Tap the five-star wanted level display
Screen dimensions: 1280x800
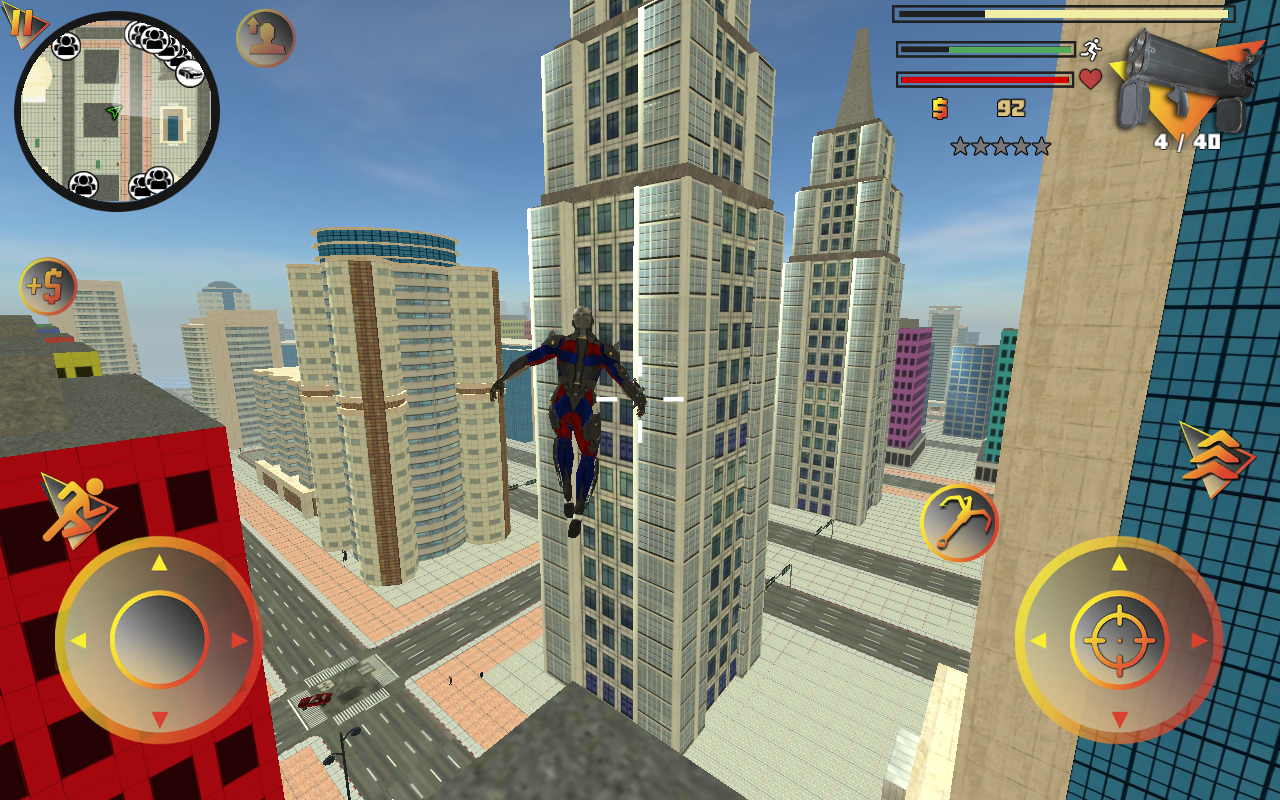point(998,145)
